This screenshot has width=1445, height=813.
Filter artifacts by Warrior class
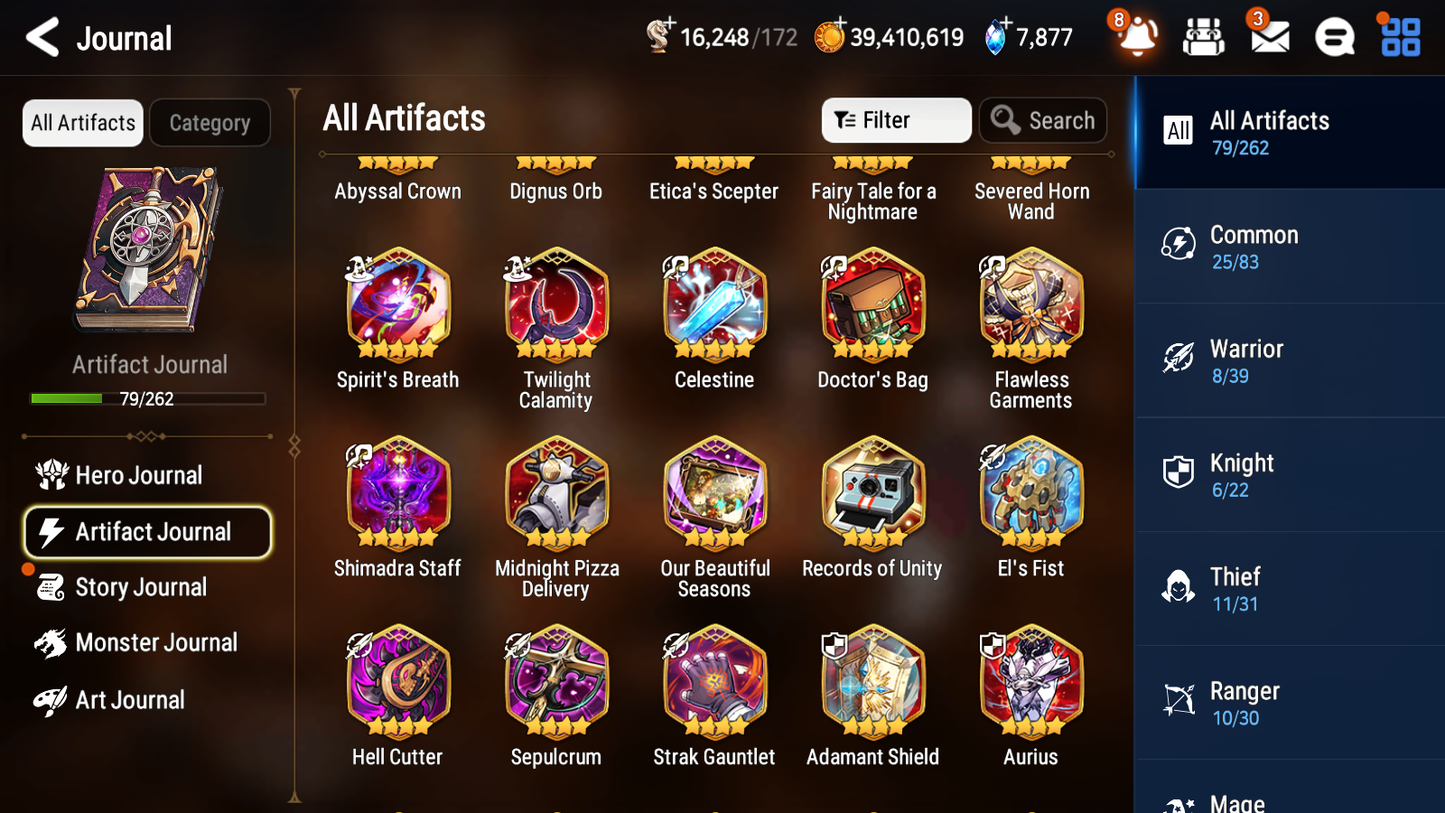1289,360
